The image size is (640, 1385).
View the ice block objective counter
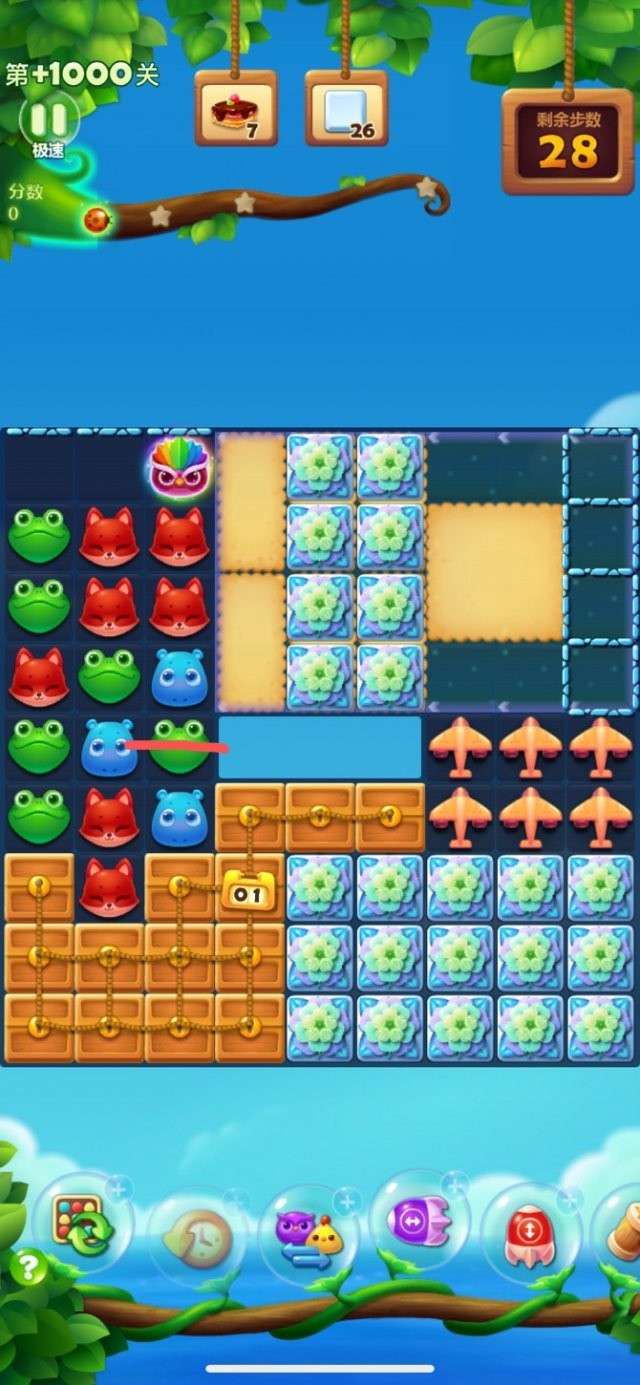[x=346, y=110]
